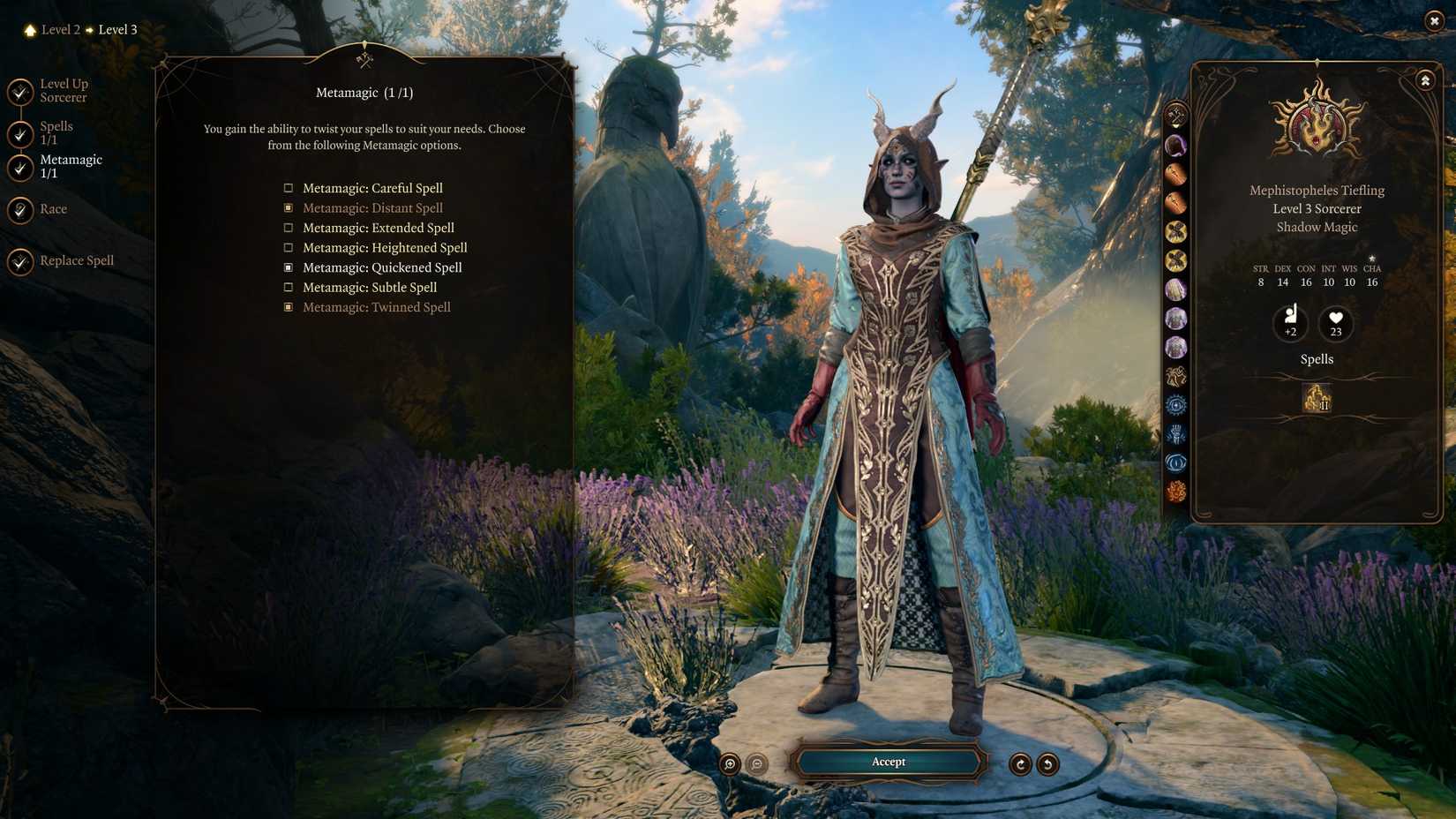Enable Metamagic: Careful Spell
The image size is (1456, 819).
(x=288, y=187)
